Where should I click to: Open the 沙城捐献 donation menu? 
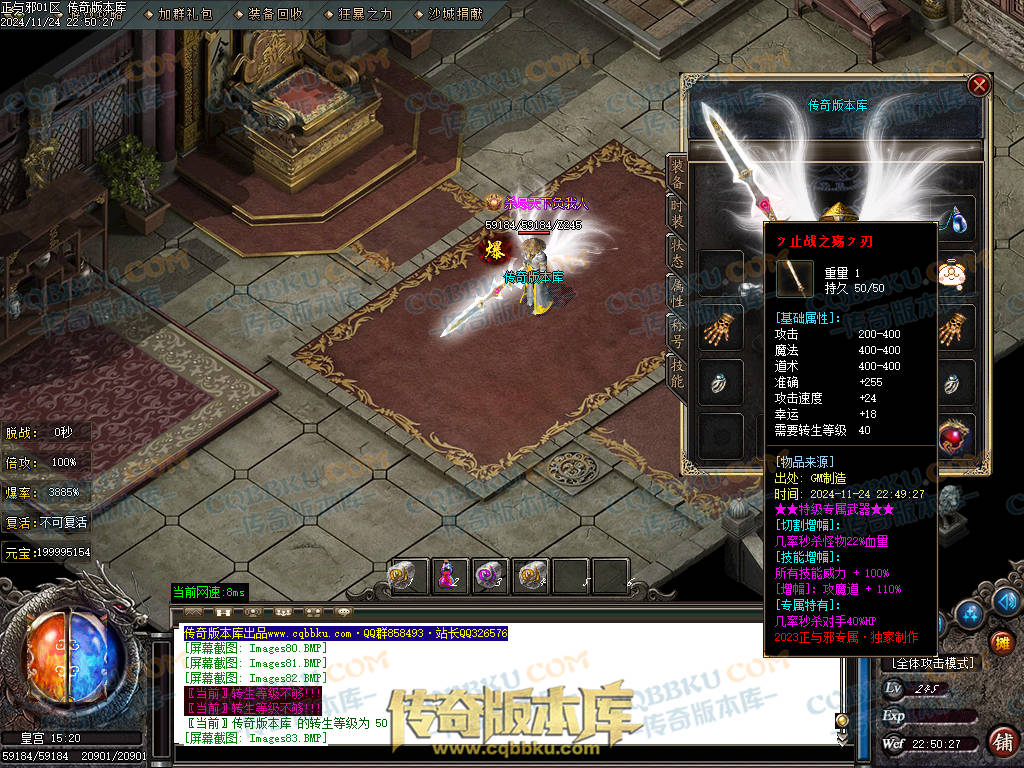click(455, 14)
